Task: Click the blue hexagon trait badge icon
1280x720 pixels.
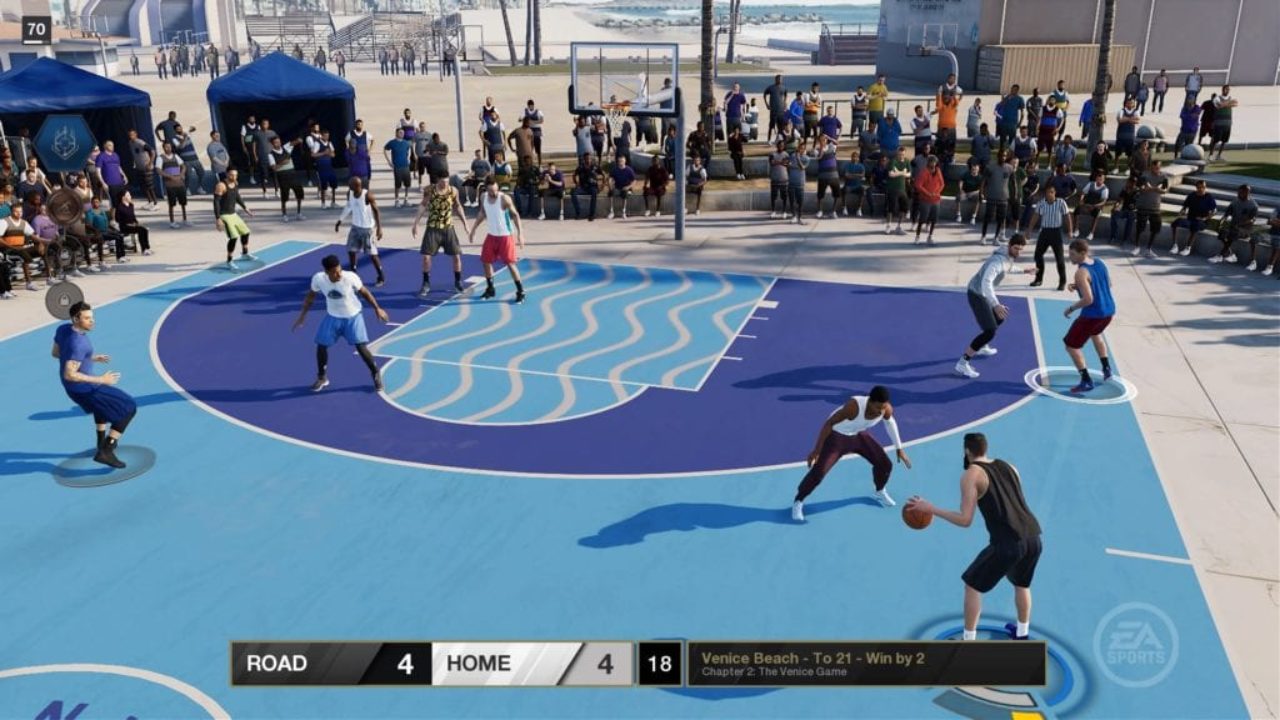Action: (x=64, y=143)
